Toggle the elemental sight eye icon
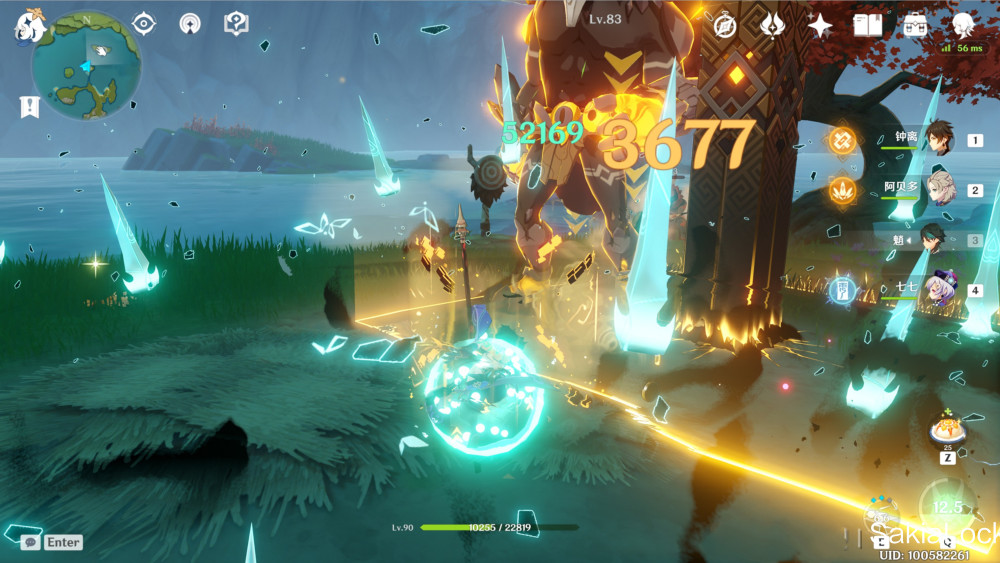The width and height of the screenshot is (1000, 563). pyautogui.click(x=144, y=23)
